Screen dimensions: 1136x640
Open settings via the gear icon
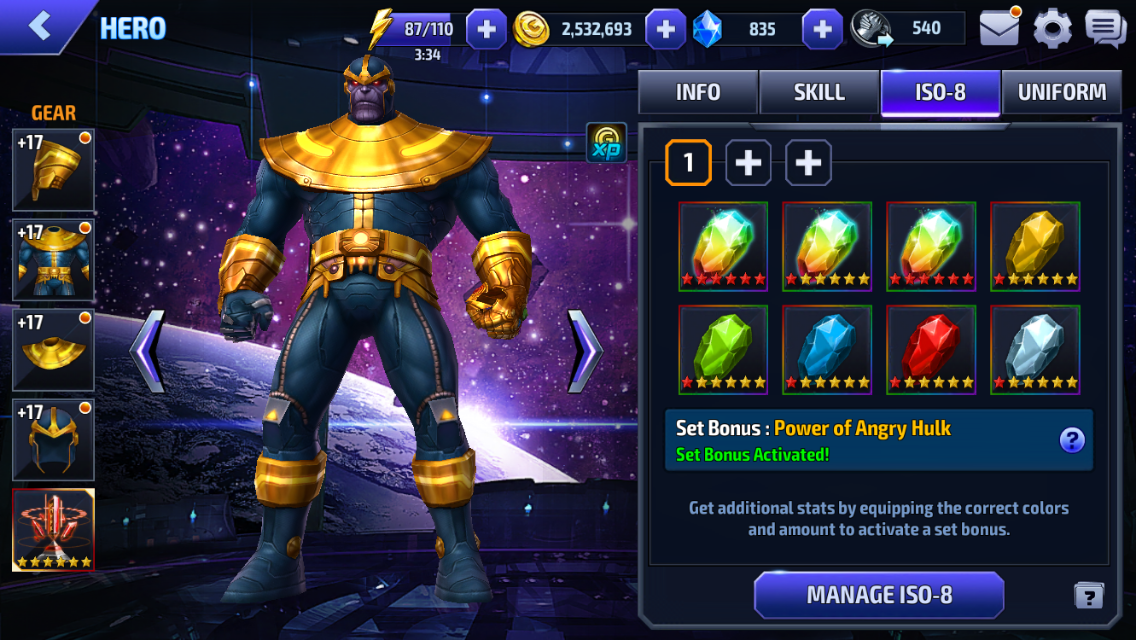pos(1052,28)
